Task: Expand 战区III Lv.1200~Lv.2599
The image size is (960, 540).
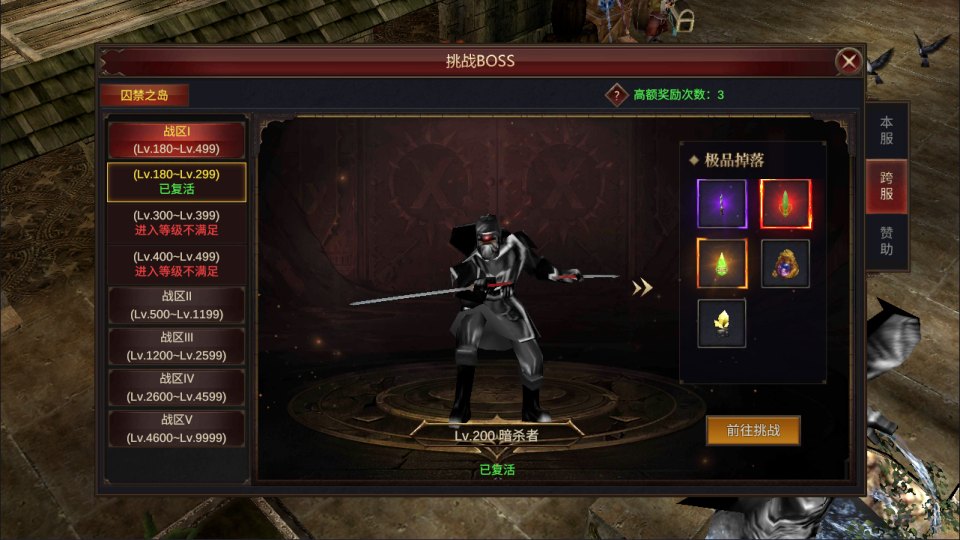Action: 177,346
